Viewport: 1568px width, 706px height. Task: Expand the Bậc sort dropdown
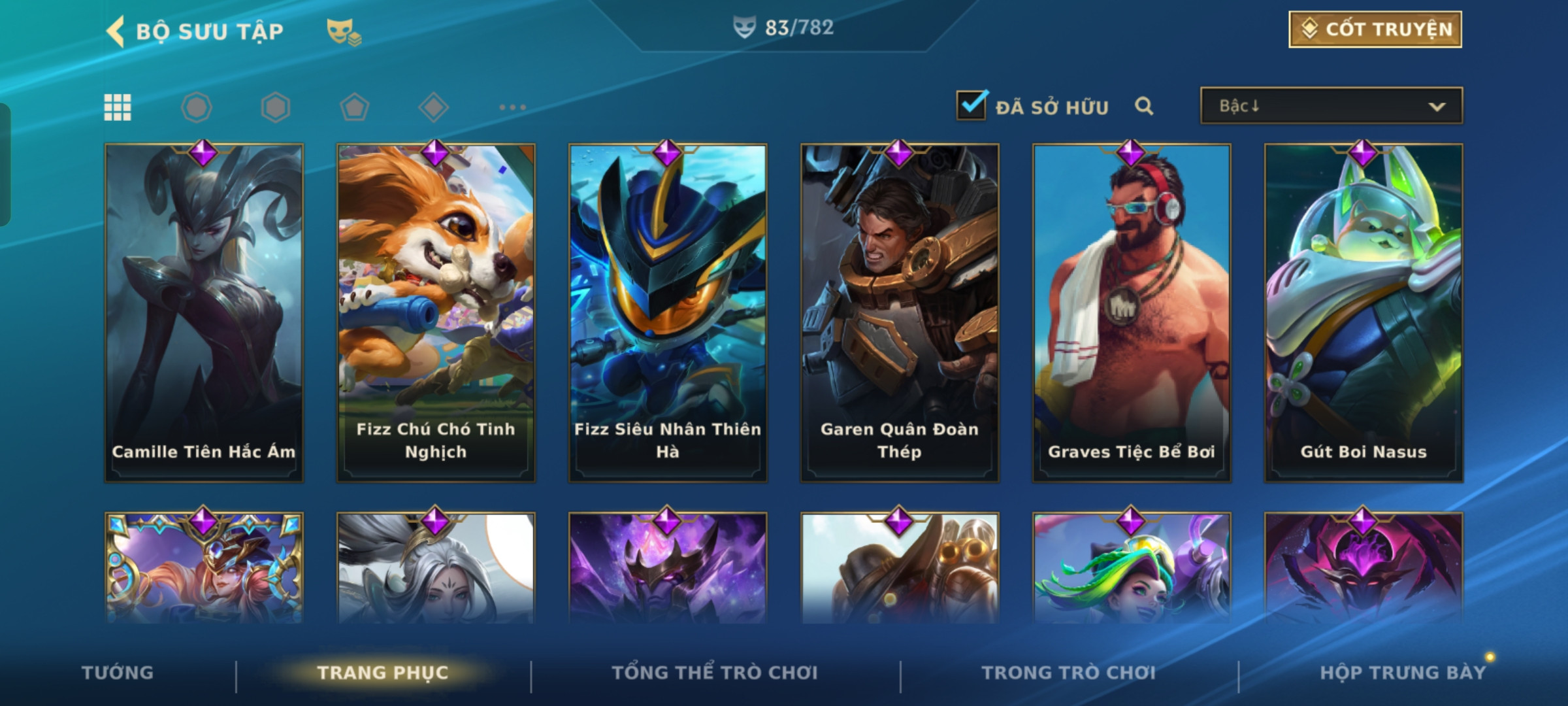(1331, 106)
